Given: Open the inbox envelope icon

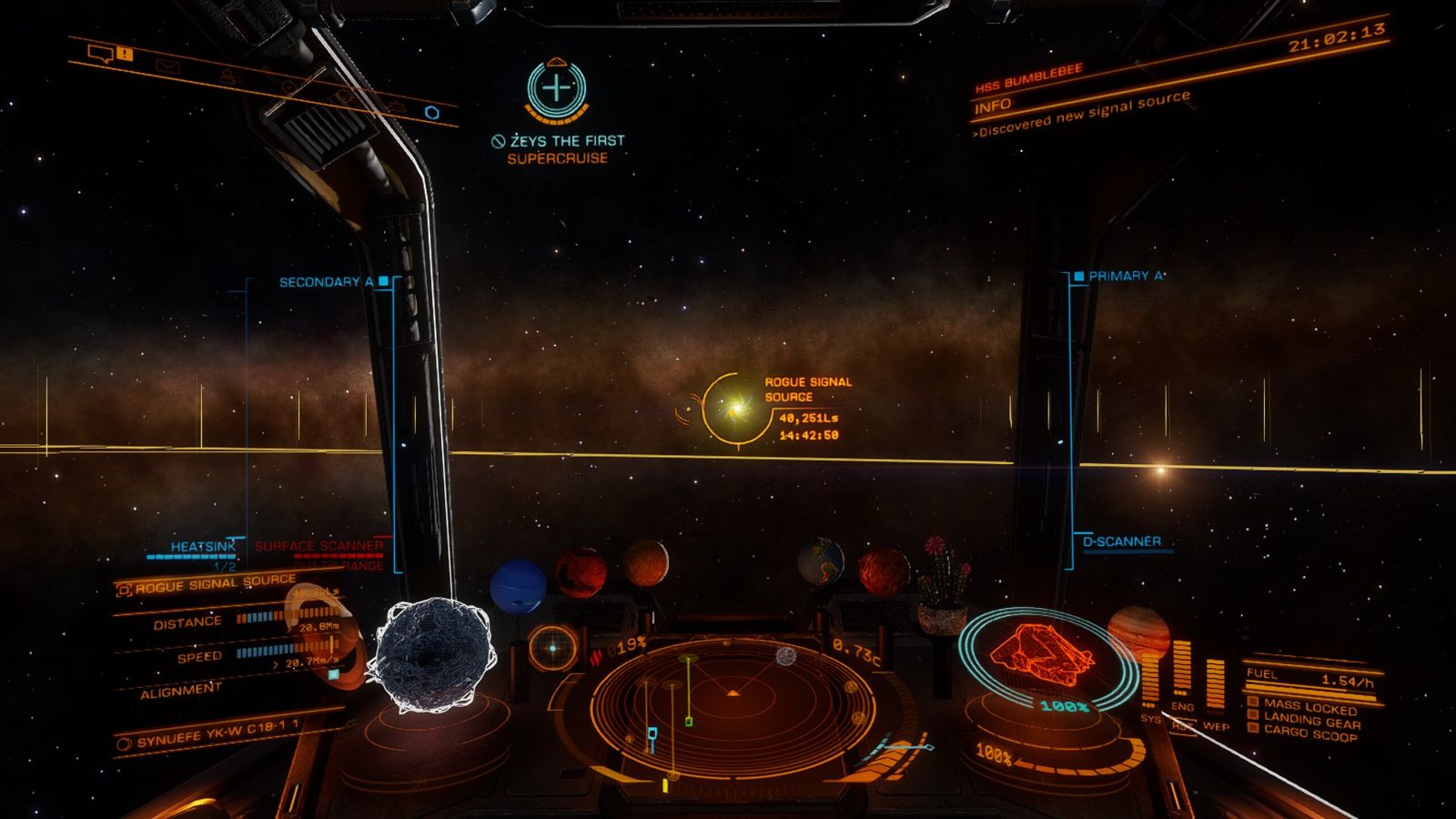Looking at the screenshot, I should 167,66.
